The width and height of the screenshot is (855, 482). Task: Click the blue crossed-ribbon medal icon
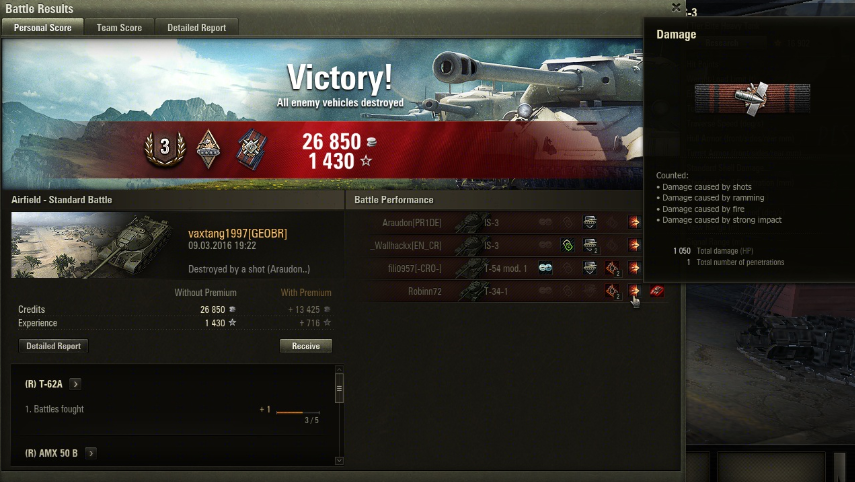pos(251,148)
